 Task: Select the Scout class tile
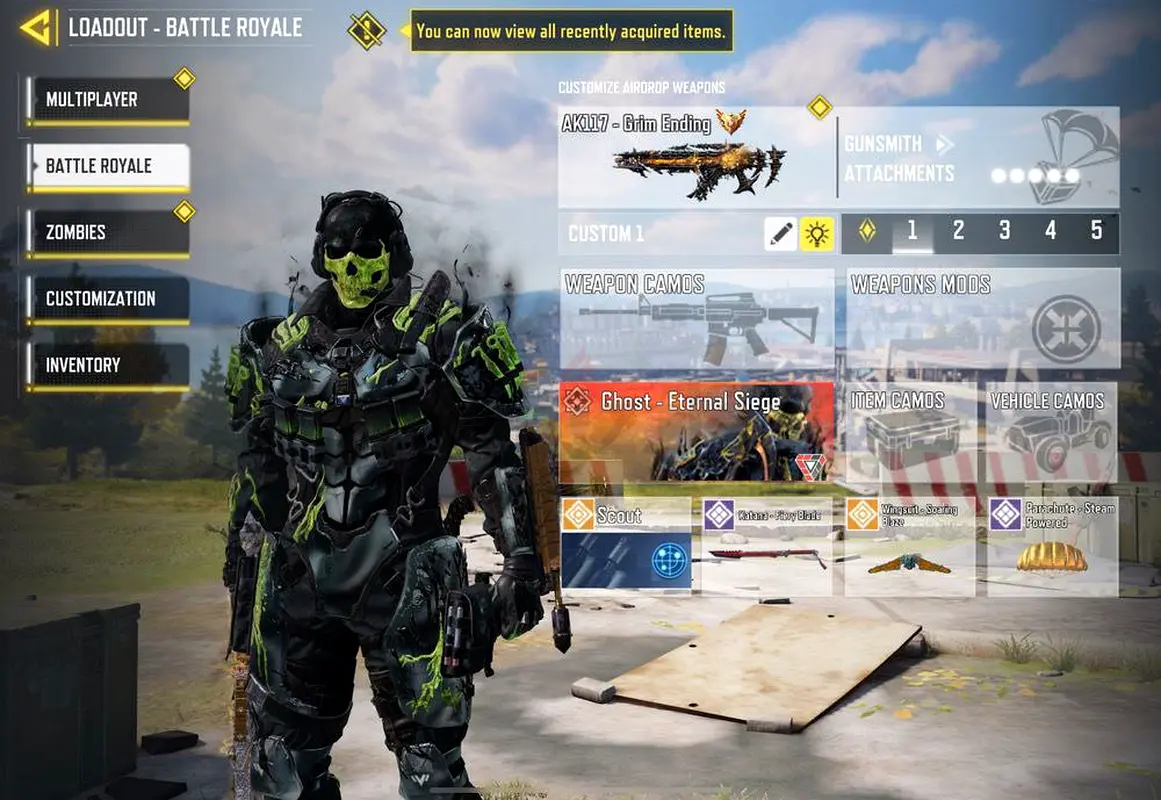[626, 544]
